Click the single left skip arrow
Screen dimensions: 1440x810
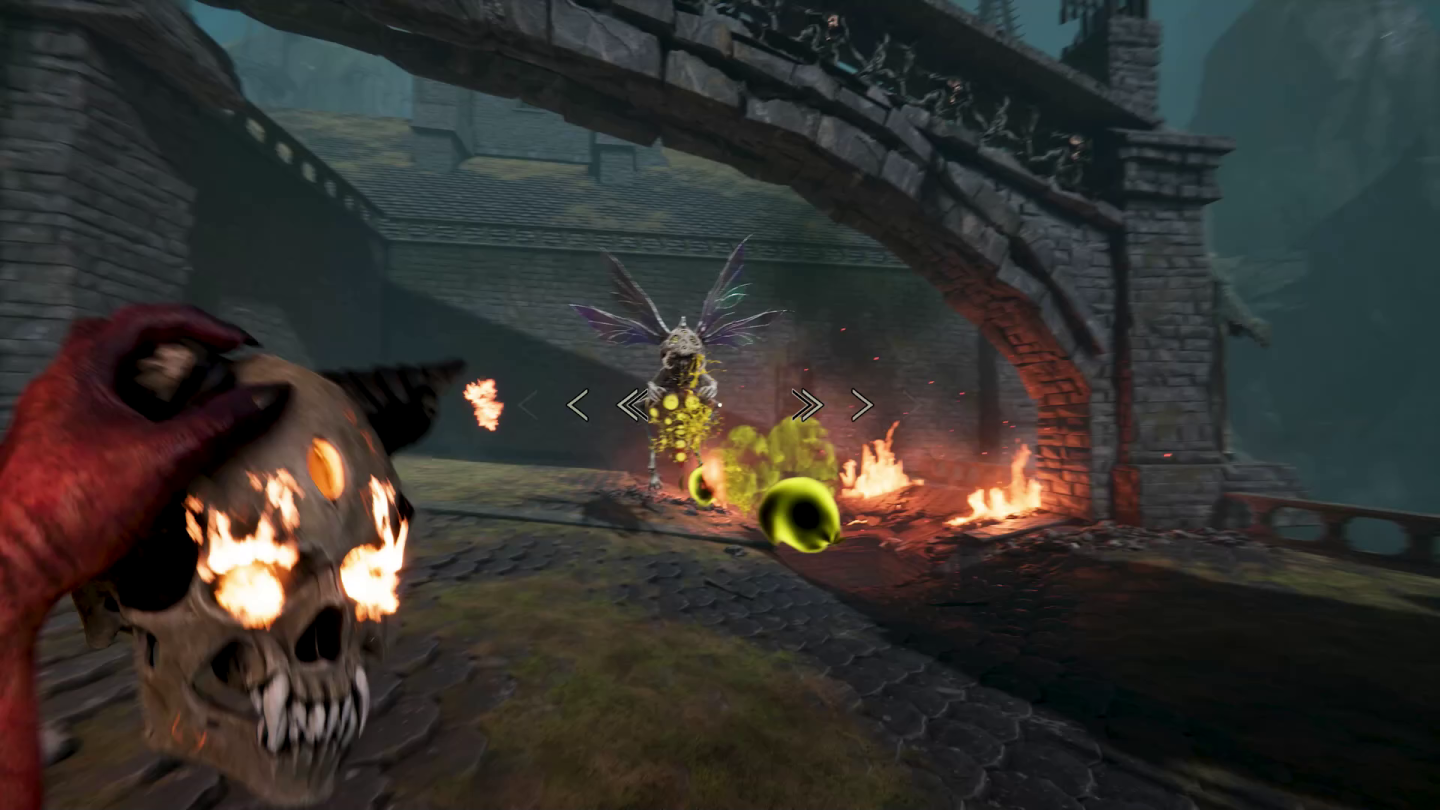(x=578, y=405)
